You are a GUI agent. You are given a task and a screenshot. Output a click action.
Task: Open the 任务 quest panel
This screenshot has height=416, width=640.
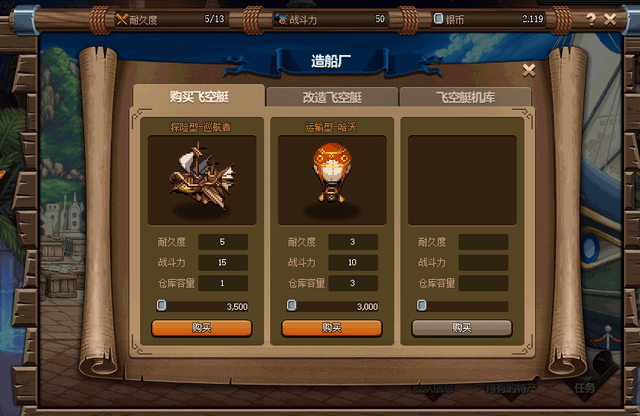tap(585, 388)
